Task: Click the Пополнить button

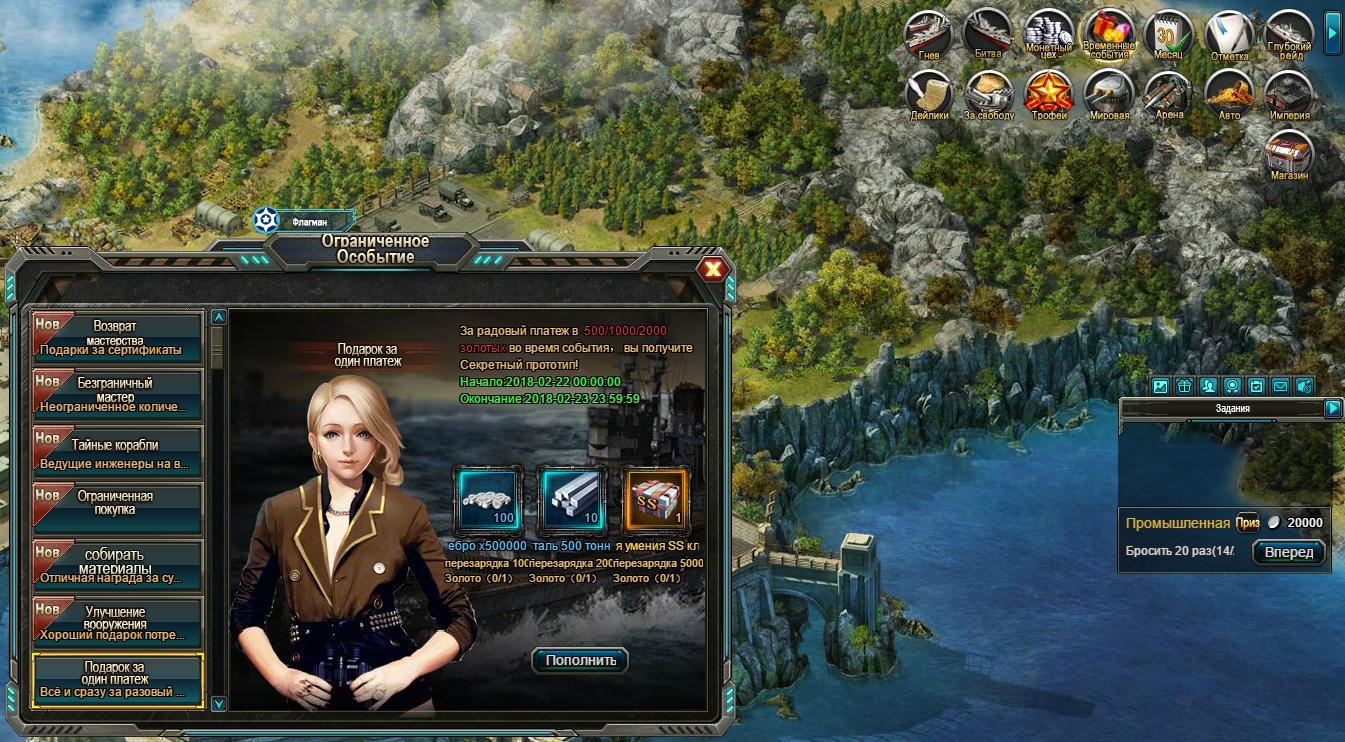Action: pos(580,660)
